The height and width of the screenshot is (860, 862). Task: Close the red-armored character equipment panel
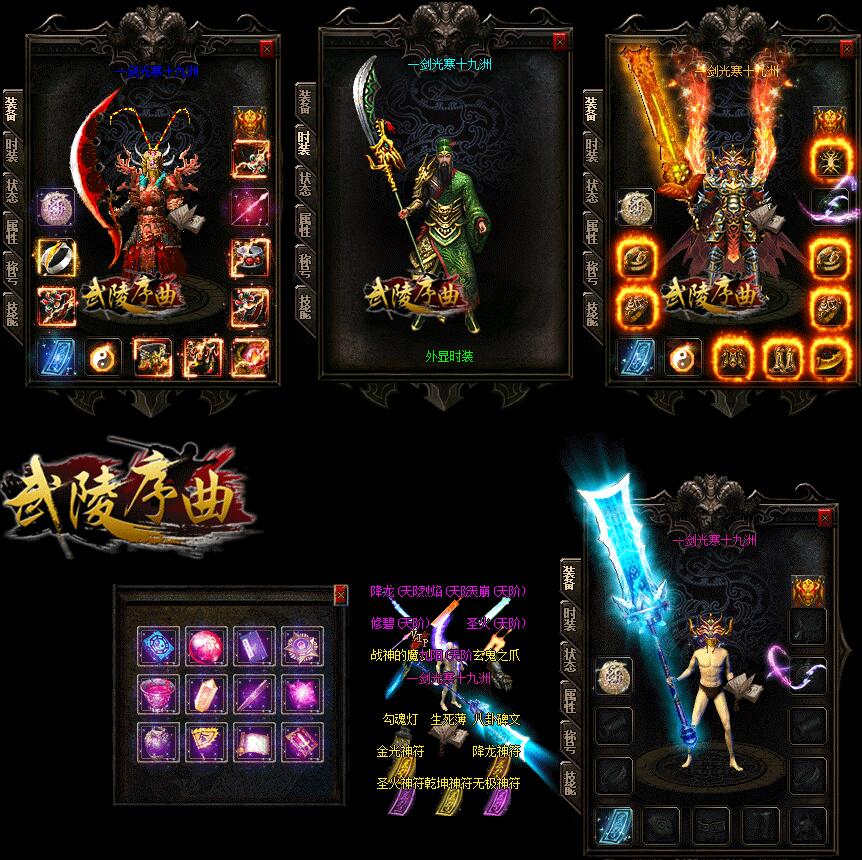click(266, 47)
